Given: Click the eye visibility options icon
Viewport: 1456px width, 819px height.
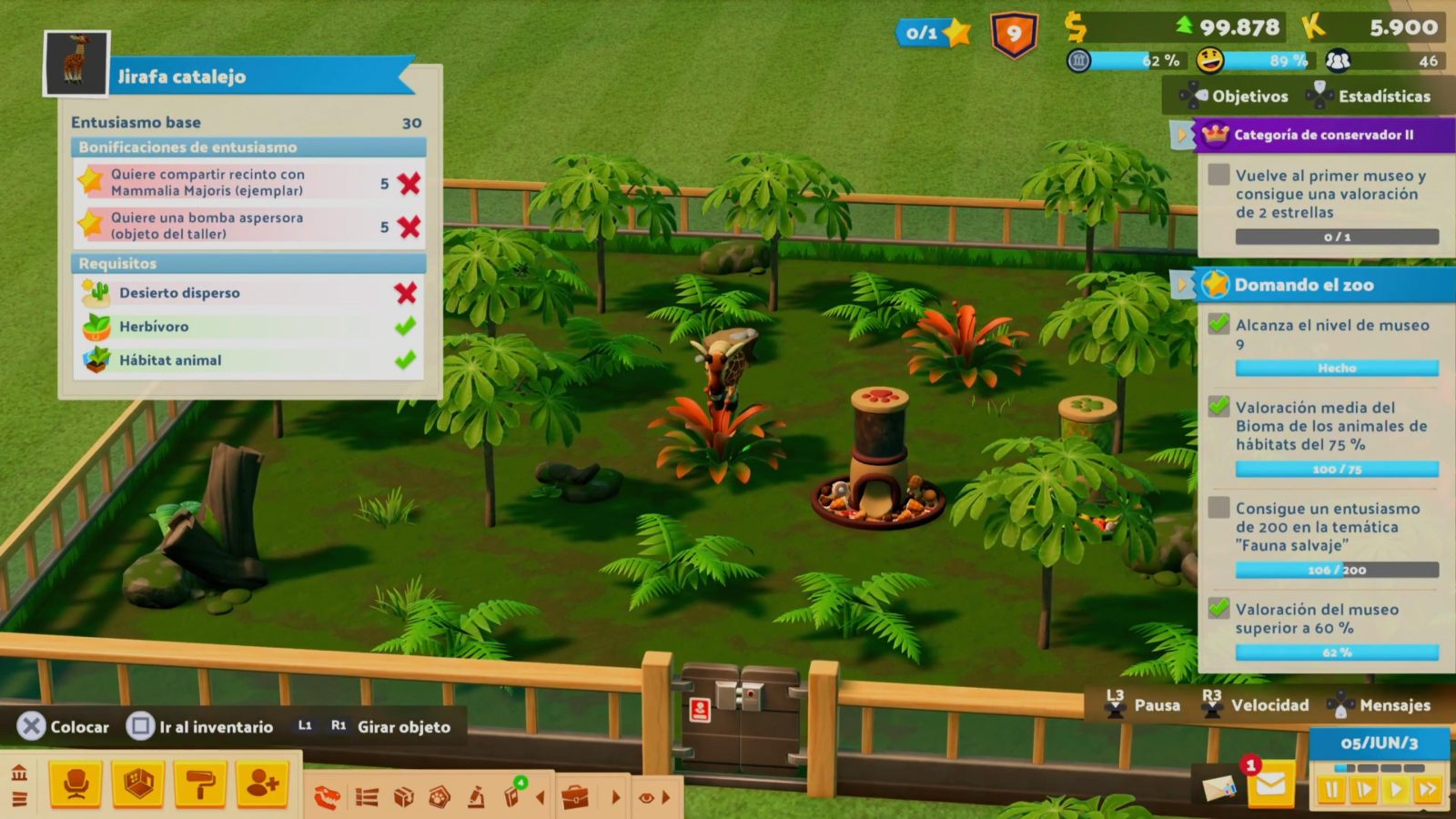Looking at the screenshot, I should [x=646, y=798].
